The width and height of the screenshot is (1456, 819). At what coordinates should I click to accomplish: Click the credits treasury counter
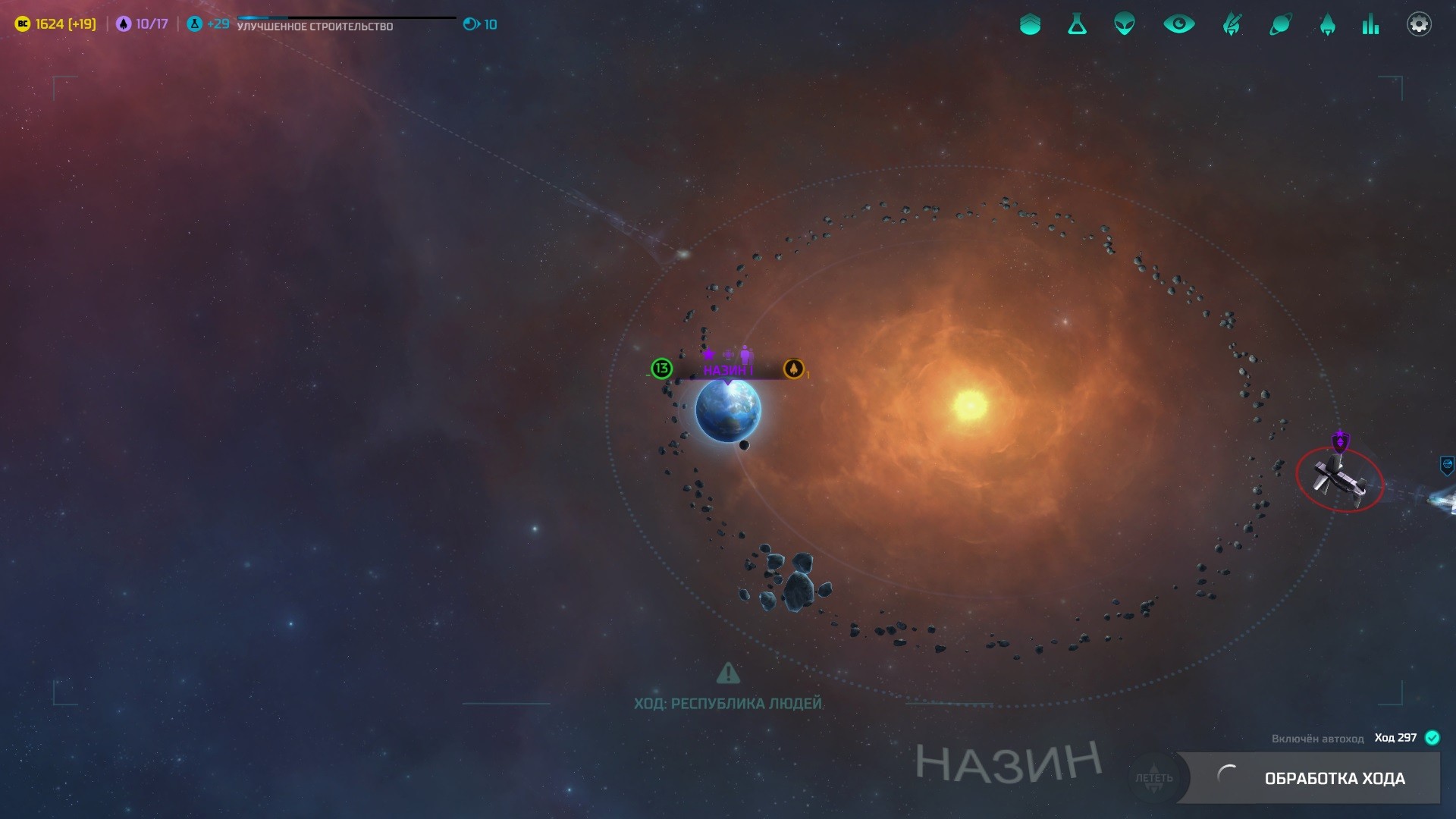pyautogui.click(x=56, y=24)
